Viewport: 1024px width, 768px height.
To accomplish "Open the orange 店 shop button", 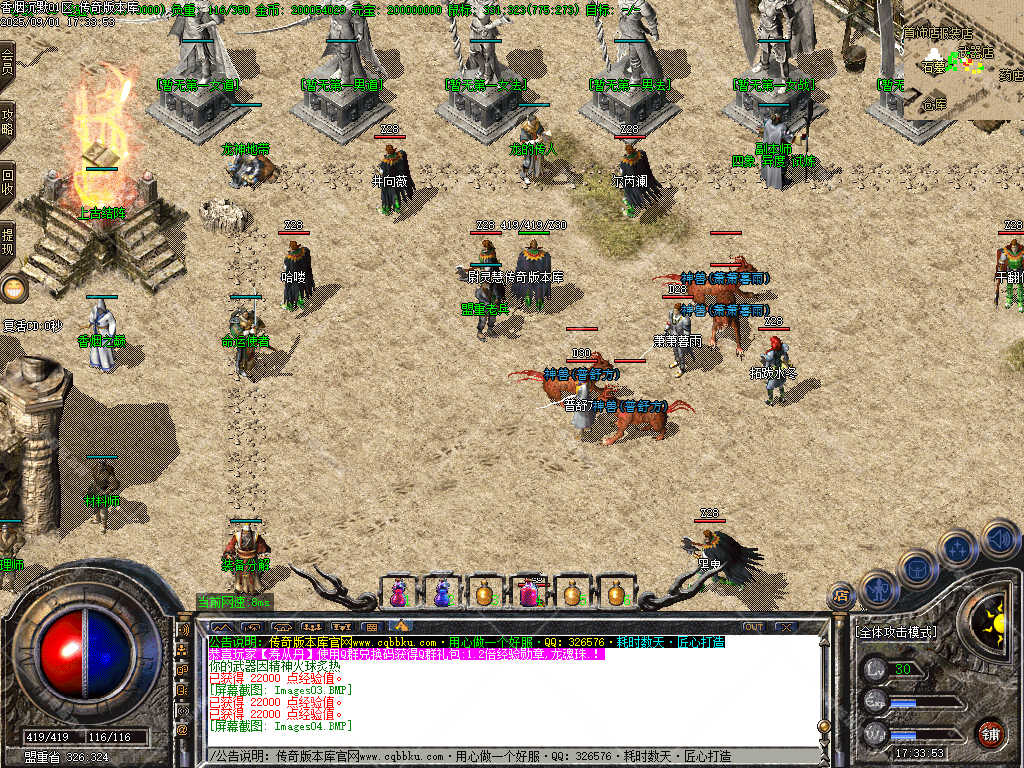I will pyautogui.click(x=841, y=596).
